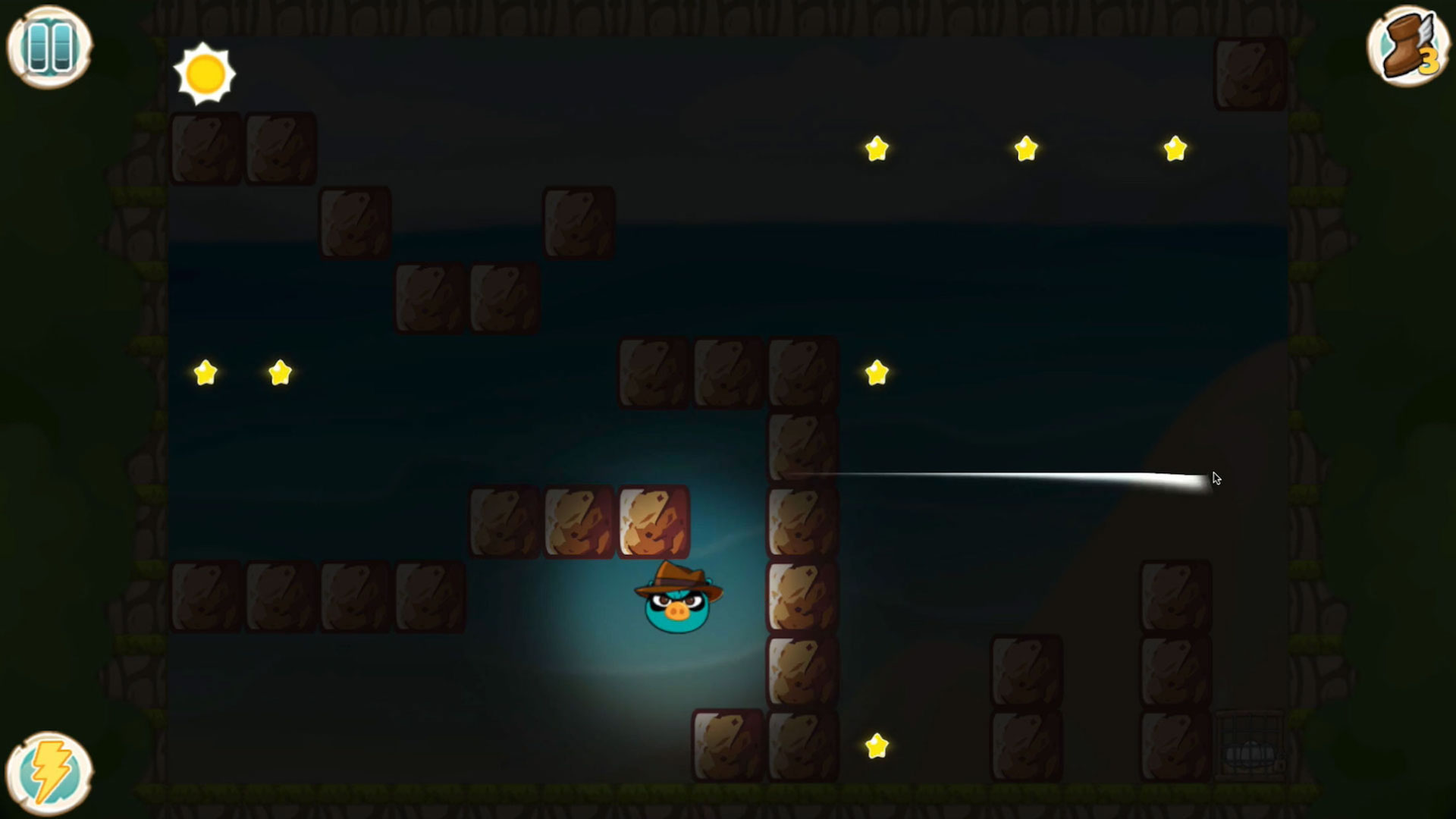1456x819 pixels.
Task: Collect the middle star in the top row
Action: pyautogui.click(x=1024, y=149)
